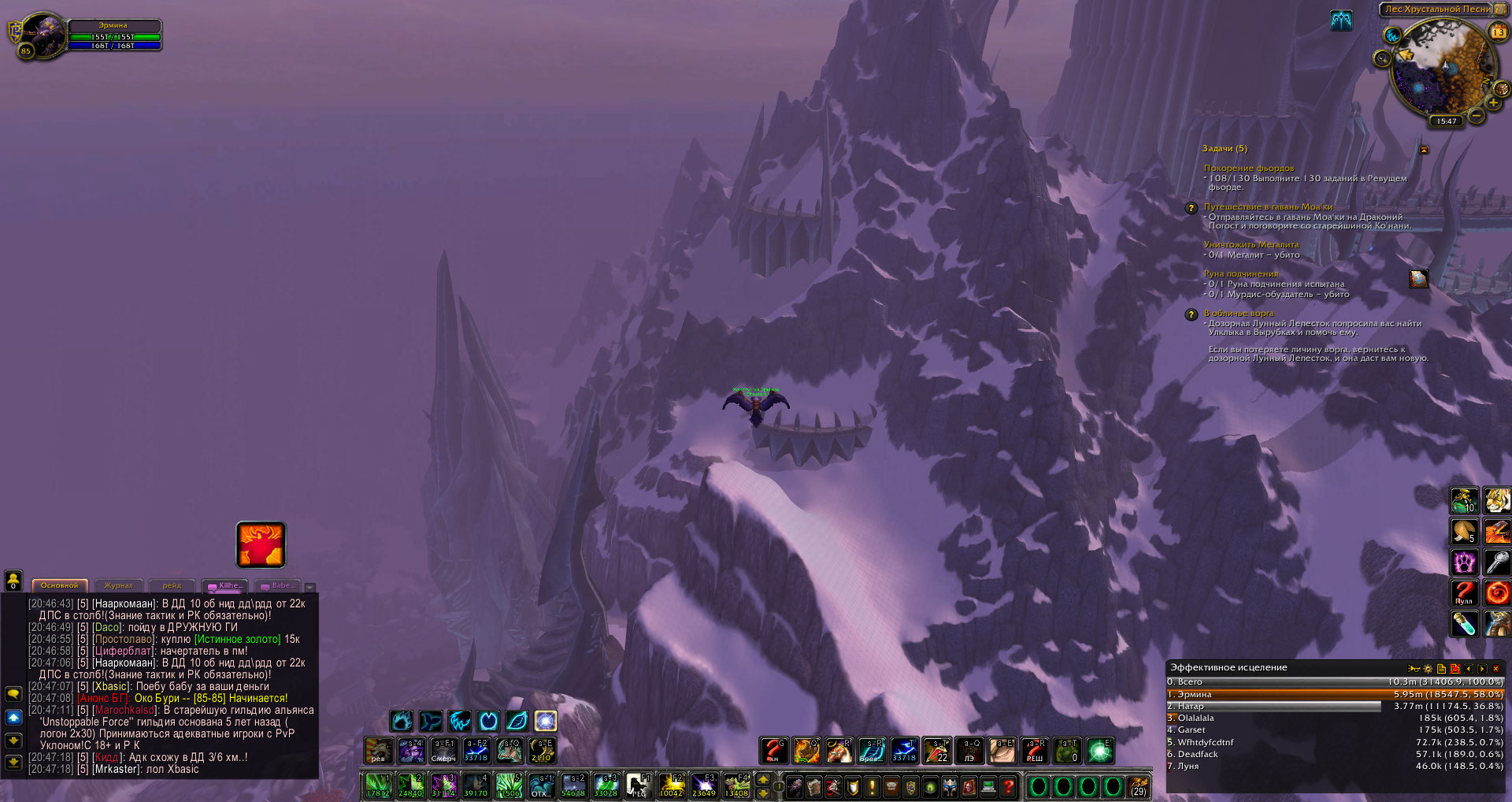This screenshot has width=1512, height=802.
Task: Activate the red phoenix buff button
Action: pos(261,544)
